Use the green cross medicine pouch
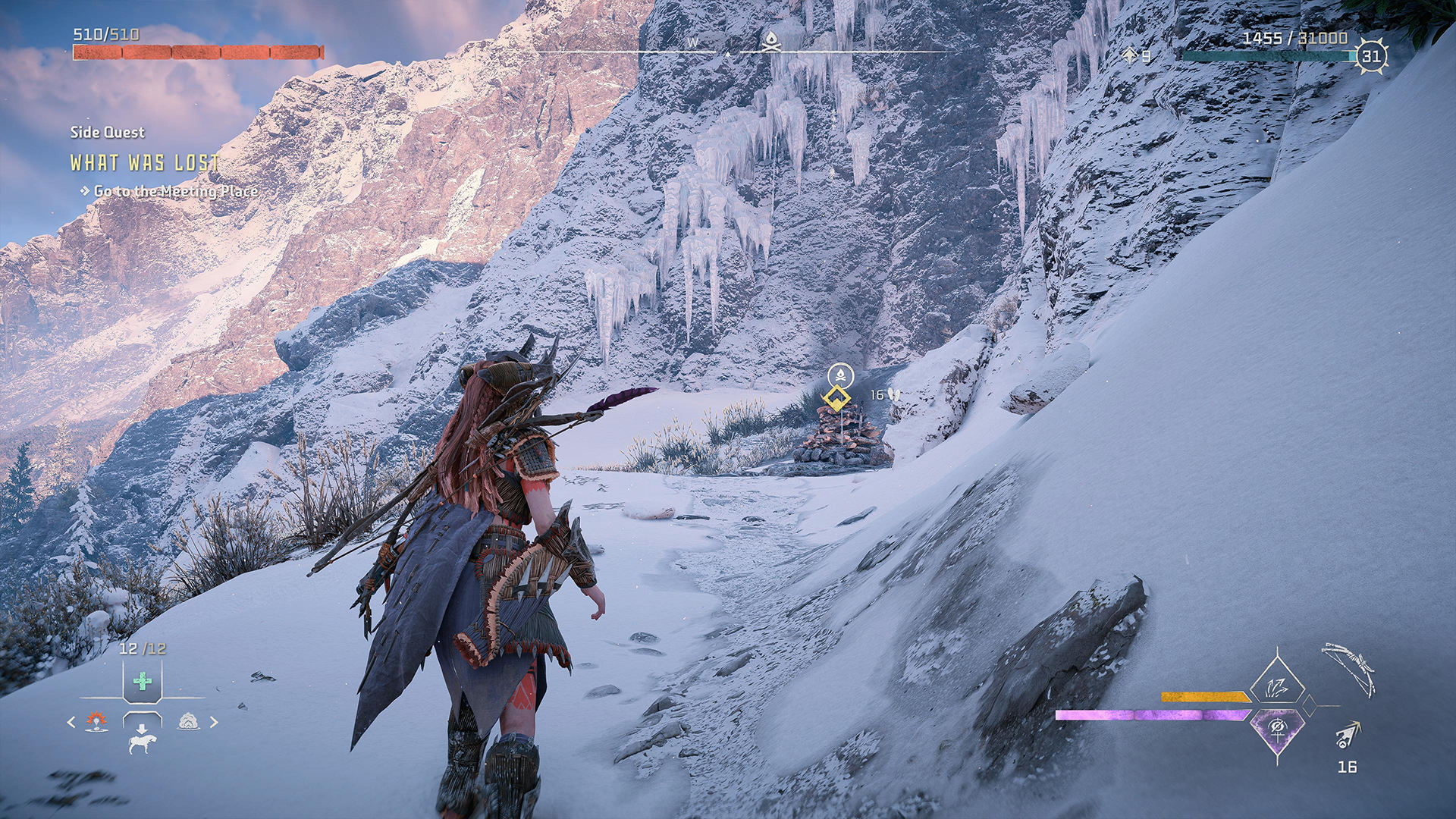Viewport: 1456px width, 819px height. 142,681
